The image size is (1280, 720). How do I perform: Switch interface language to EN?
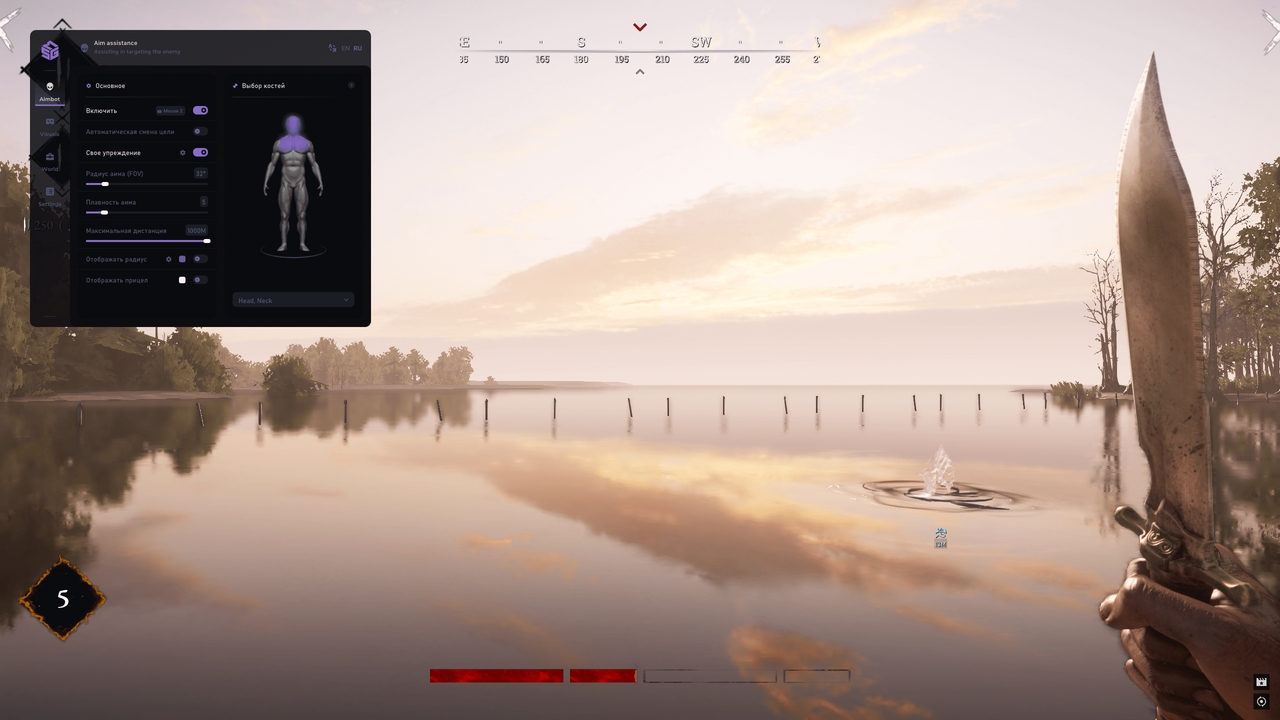[345, 48]
